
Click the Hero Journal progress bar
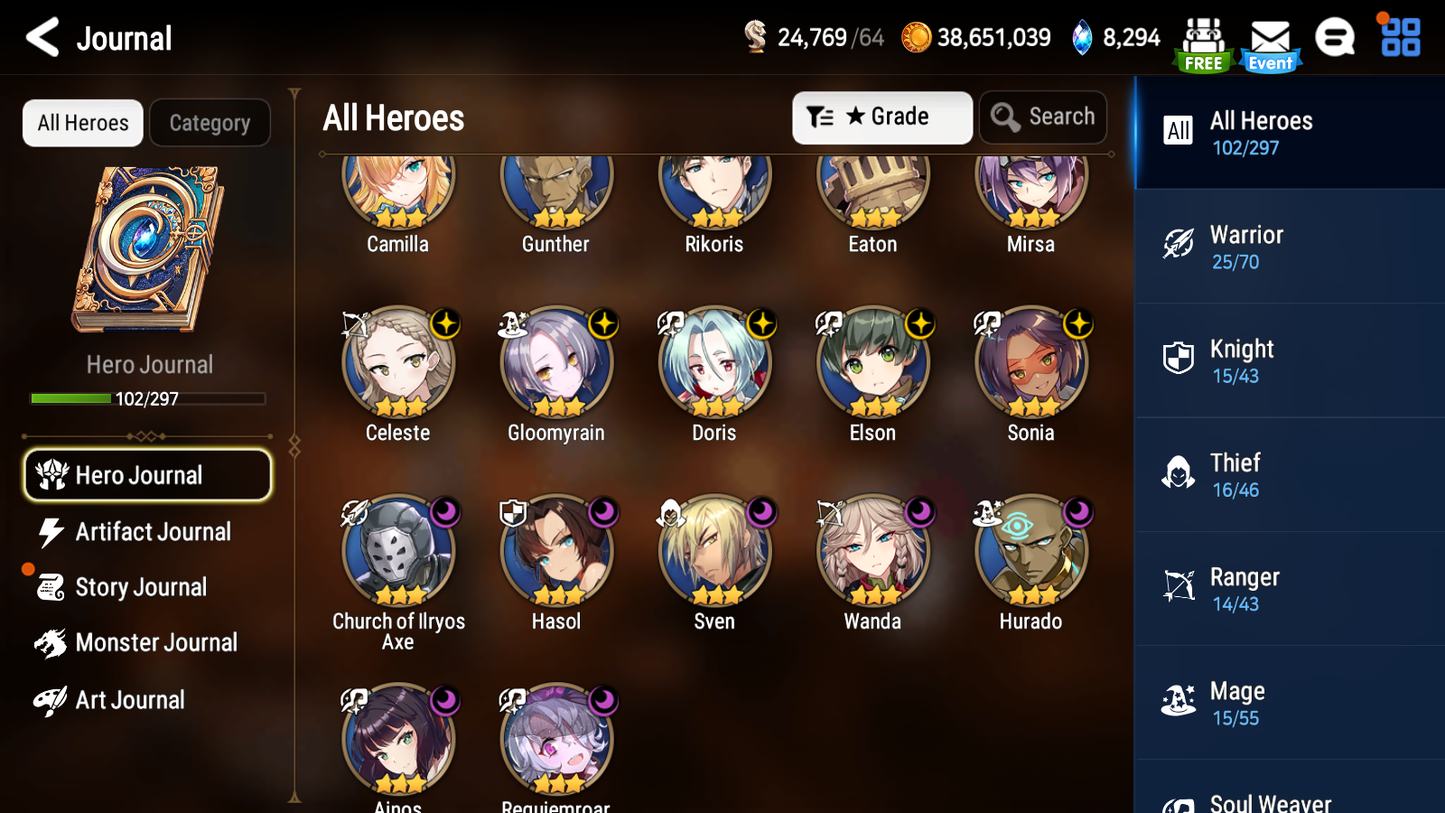coord(149,397)
